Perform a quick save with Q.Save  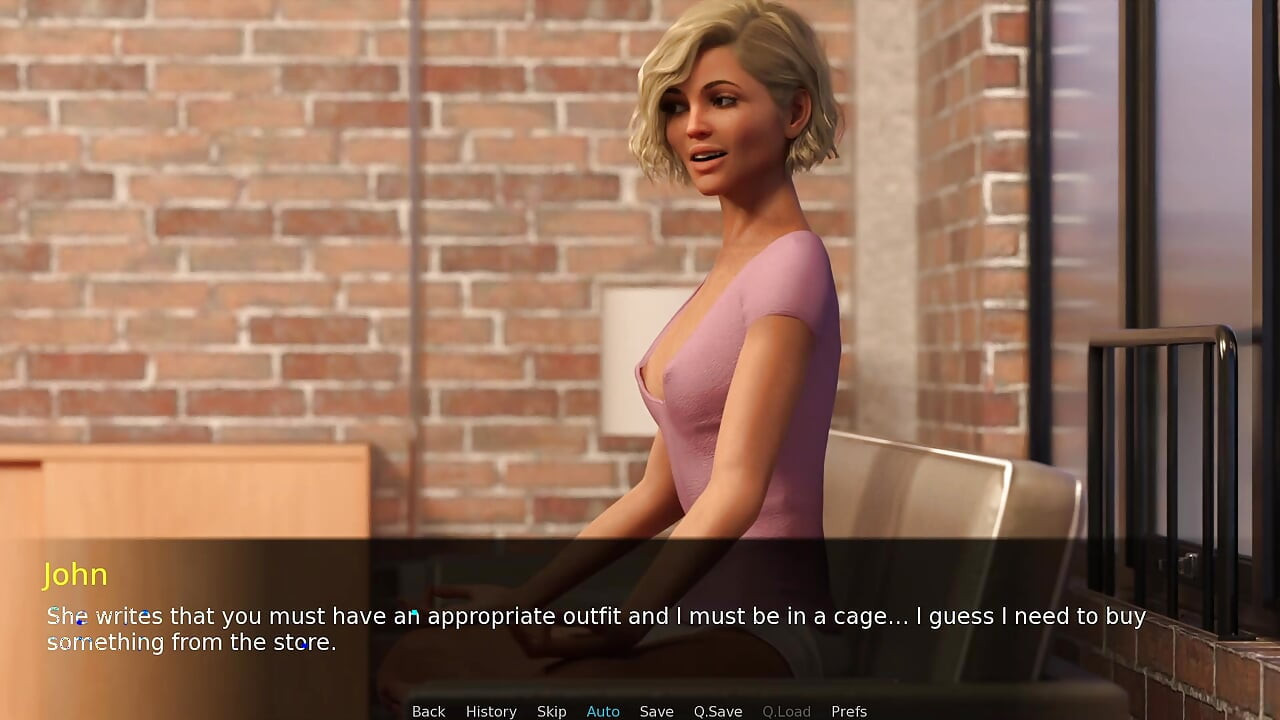pos(717,711)
